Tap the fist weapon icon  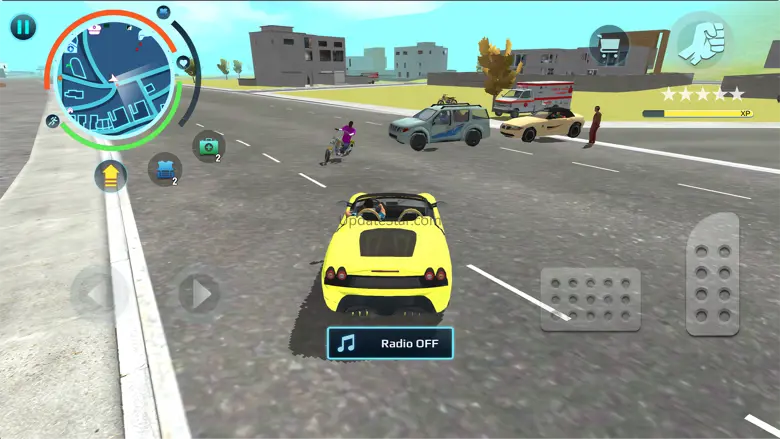click(700, 41)
